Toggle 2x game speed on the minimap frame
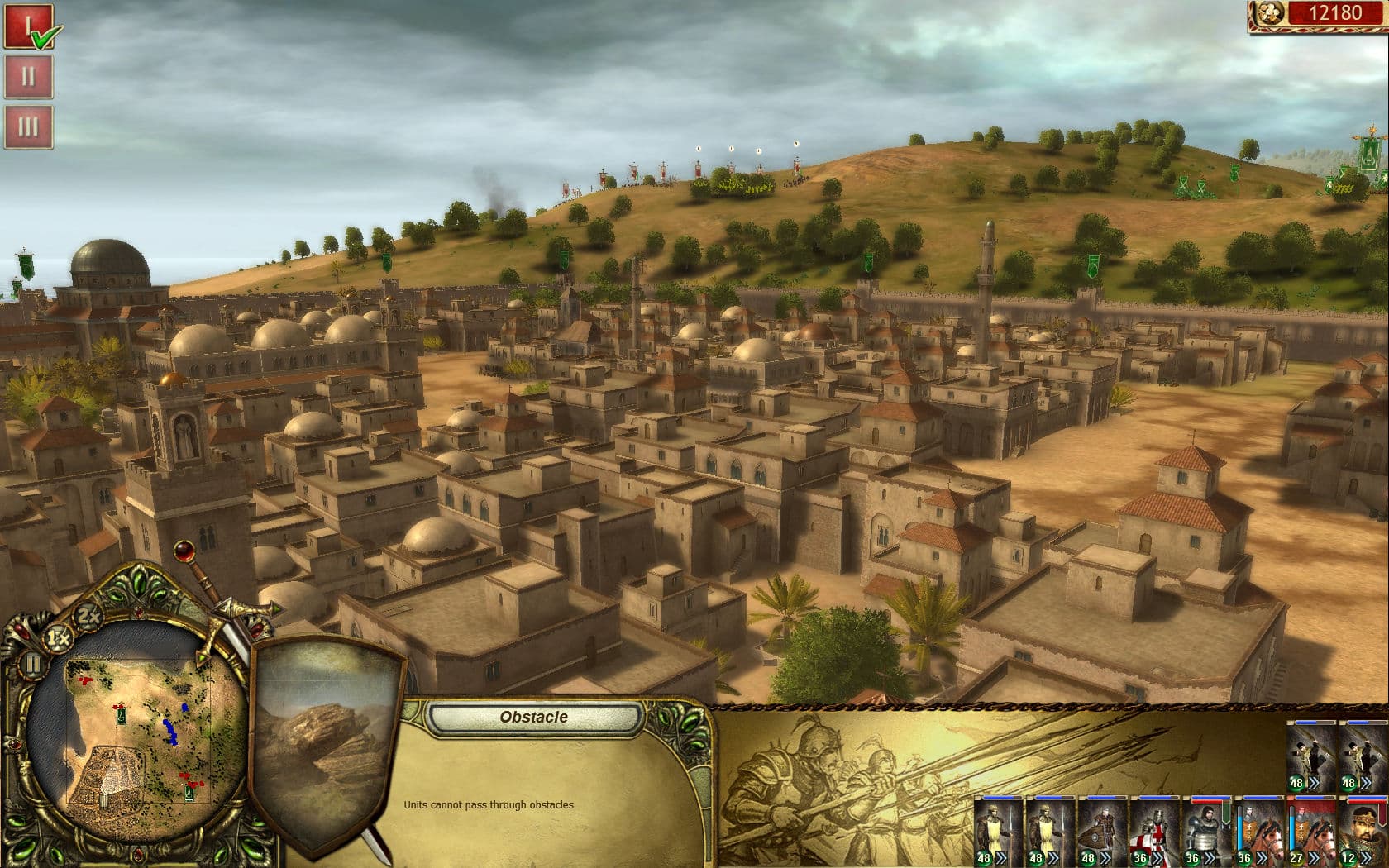 pyautogui.click(x=88, y=616)
